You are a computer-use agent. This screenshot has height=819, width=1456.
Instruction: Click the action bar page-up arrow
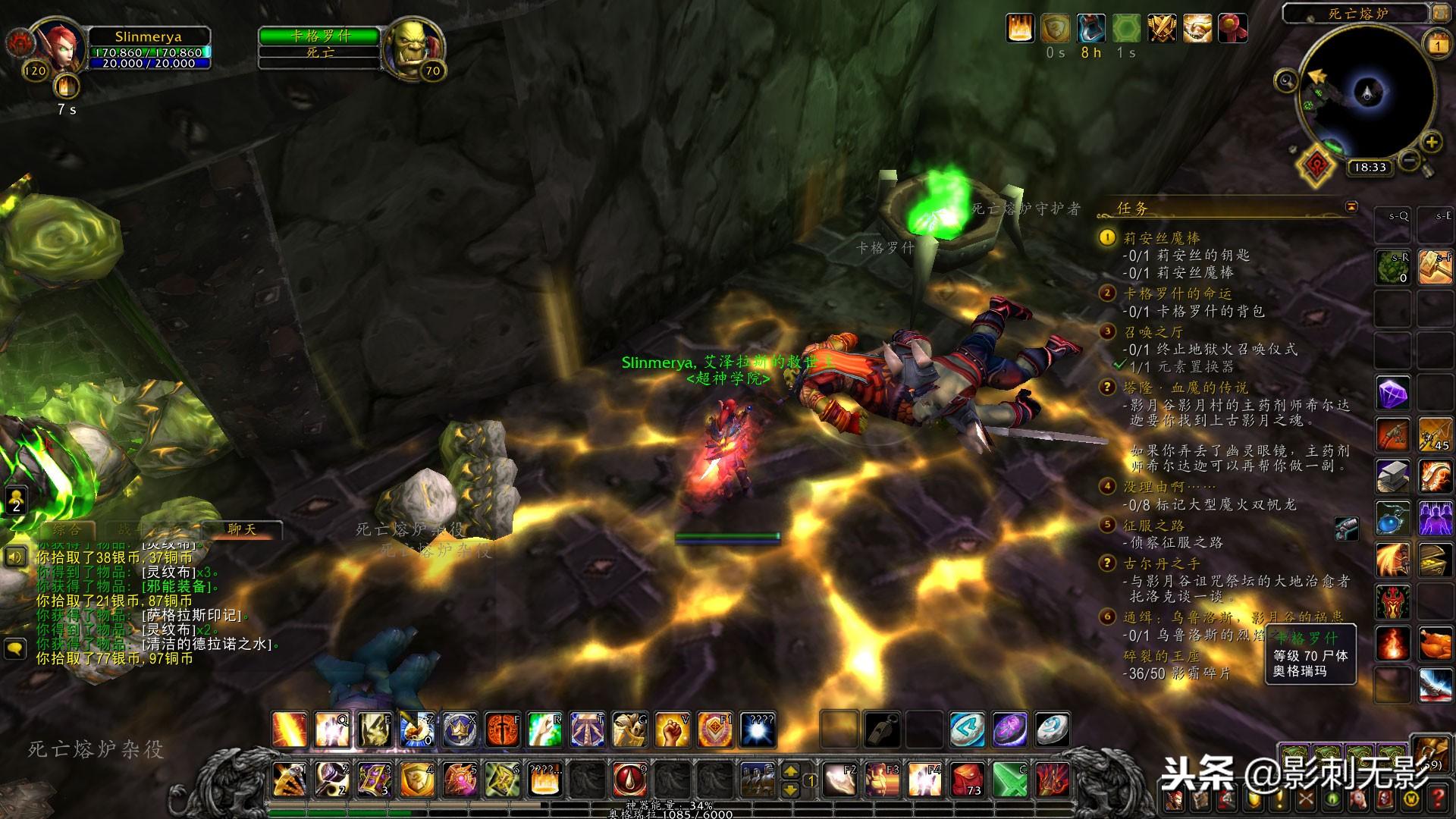[x=790, y=771]
